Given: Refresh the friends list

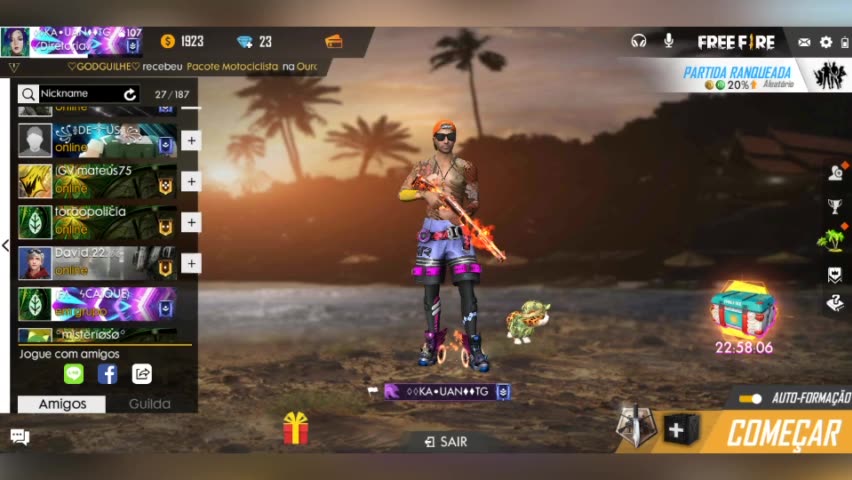Looking at the screenshot, I should (130, 94).
